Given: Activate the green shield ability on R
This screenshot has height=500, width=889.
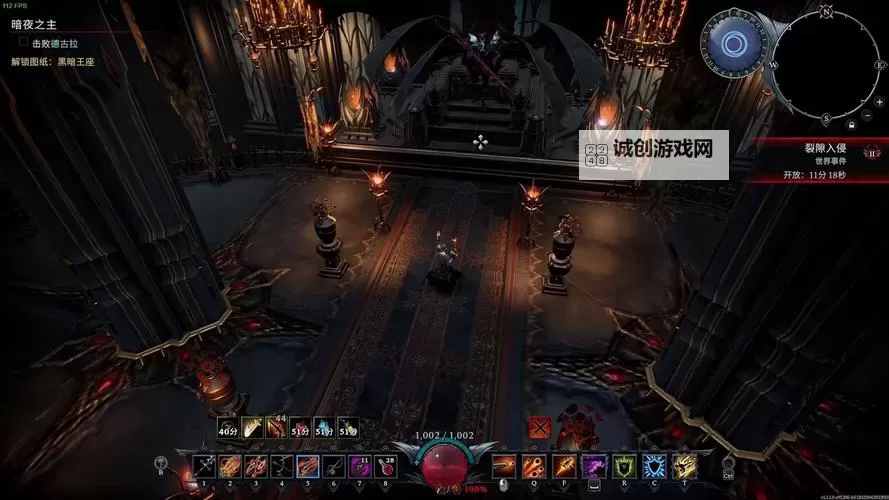Looking at the screenshot, I should [625, 465].
